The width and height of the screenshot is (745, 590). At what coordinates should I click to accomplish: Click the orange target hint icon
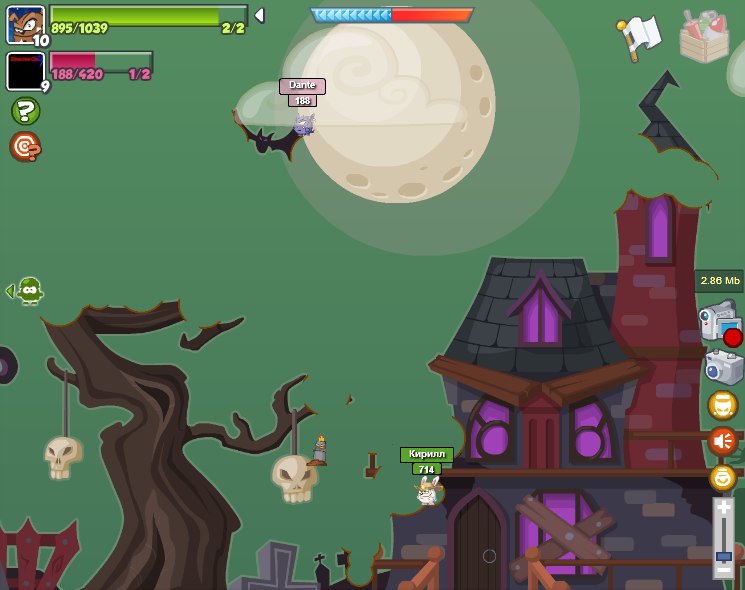click(x=25, y=147)
